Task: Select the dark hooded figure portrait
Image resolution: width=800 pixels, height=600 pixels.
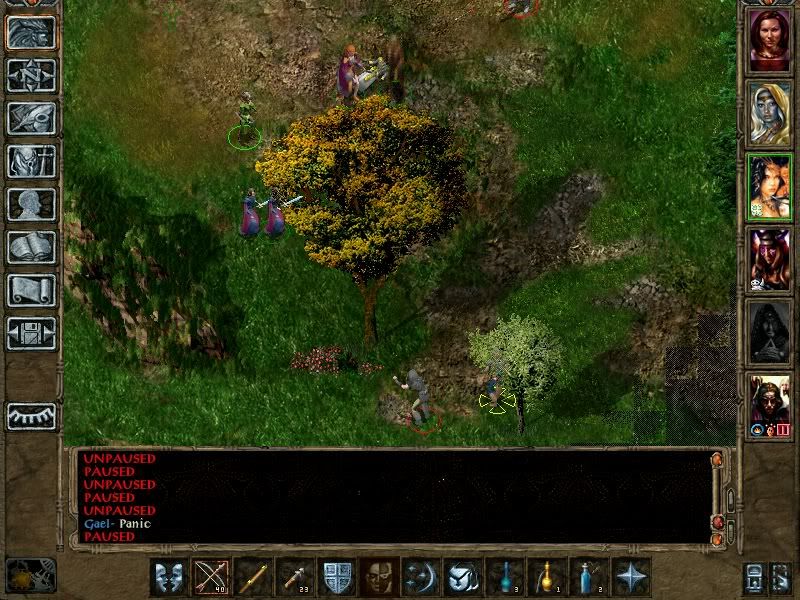Action: pyautogui.click(x=769, y=332)
